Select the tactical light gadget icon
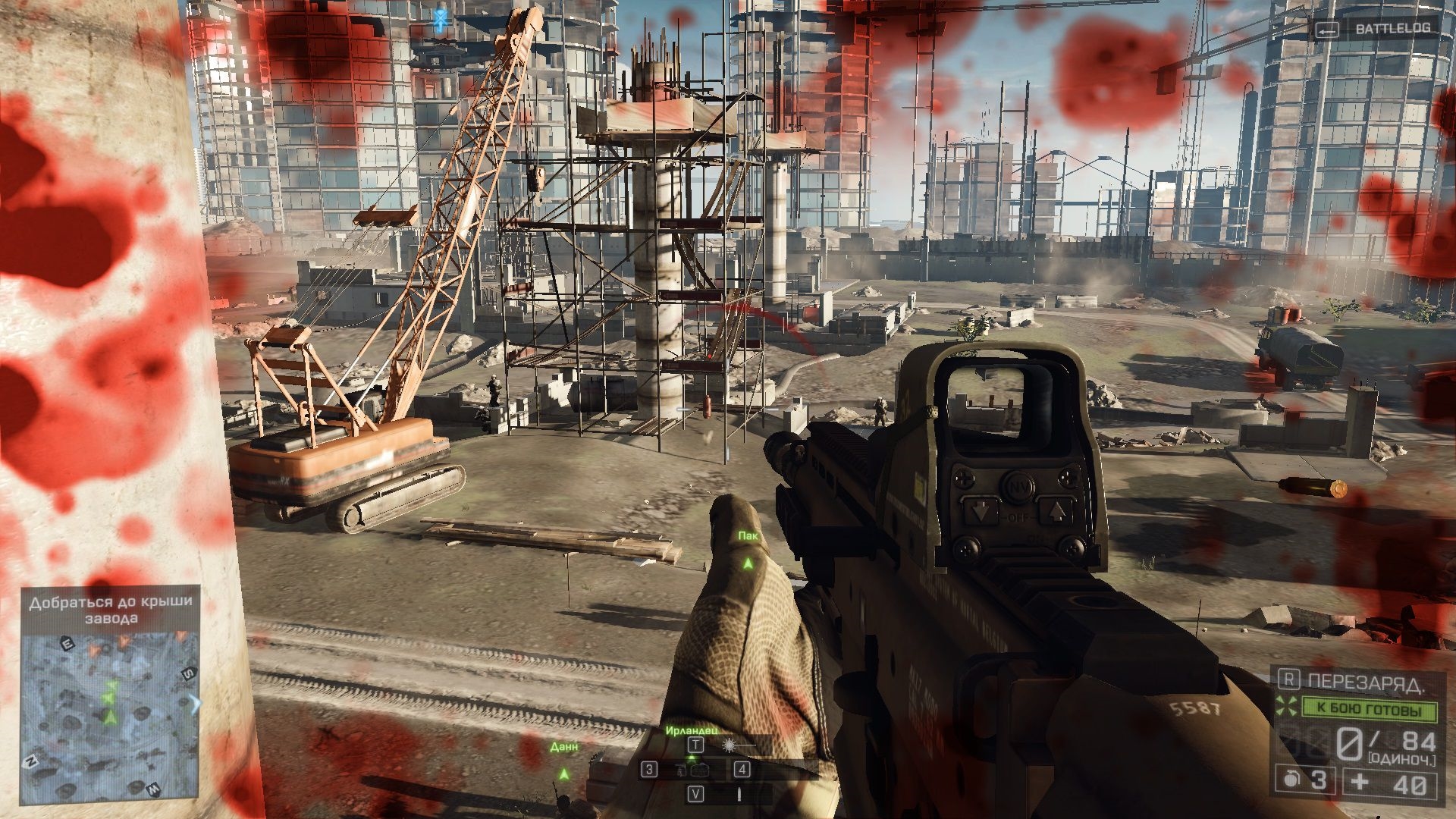 pos(730,745)
